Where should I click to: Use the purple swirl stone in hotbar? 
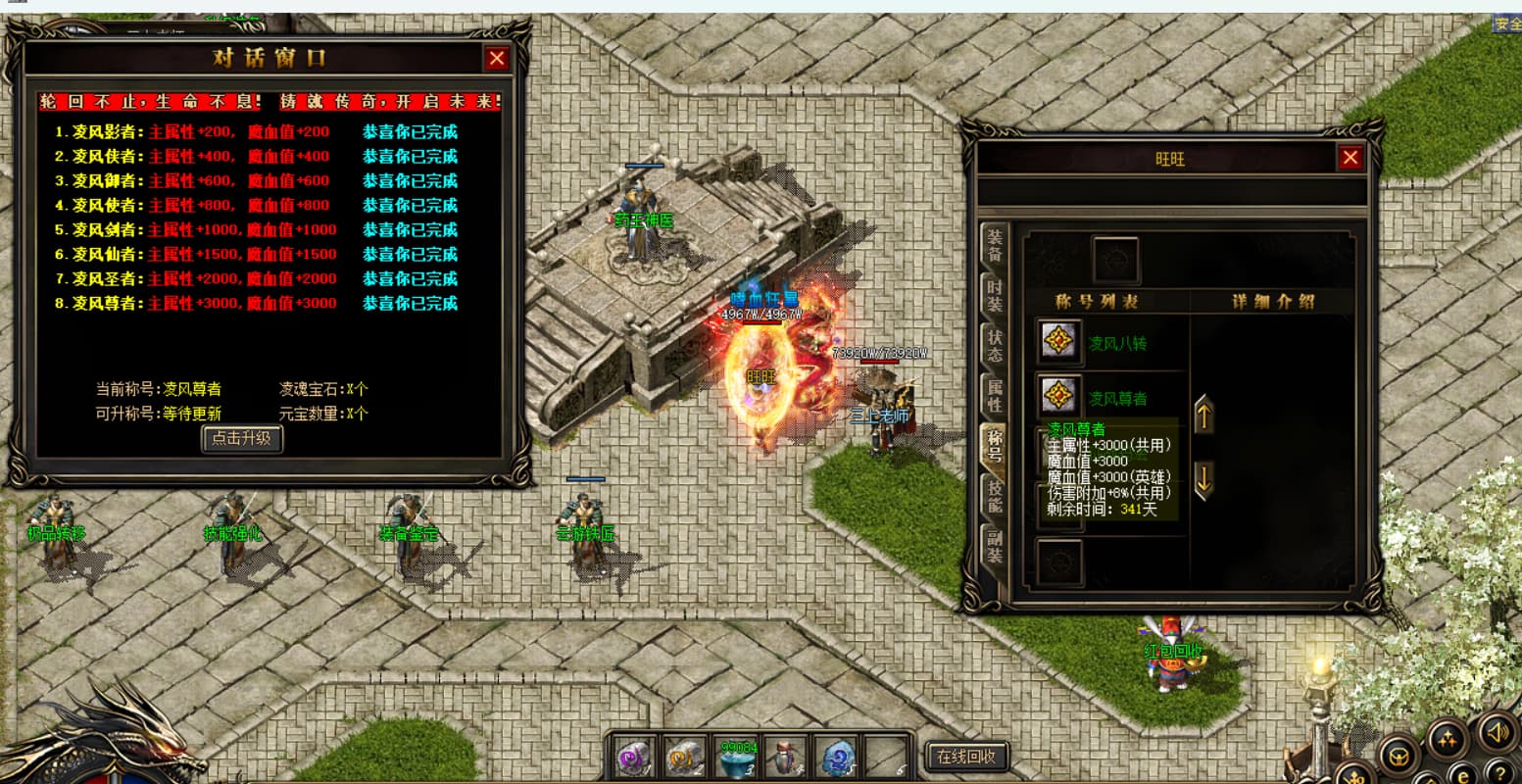tap(634, 757)
